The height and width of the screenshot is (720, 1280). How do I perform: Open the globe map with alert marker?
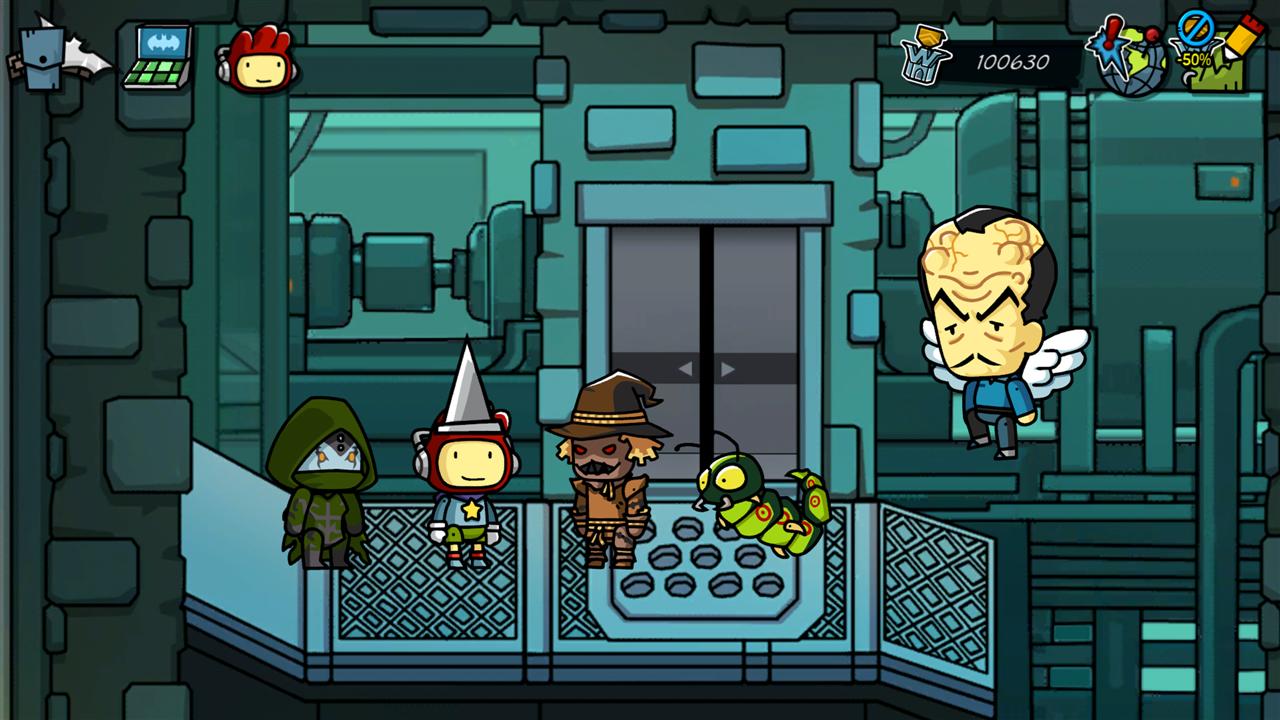1131,58
